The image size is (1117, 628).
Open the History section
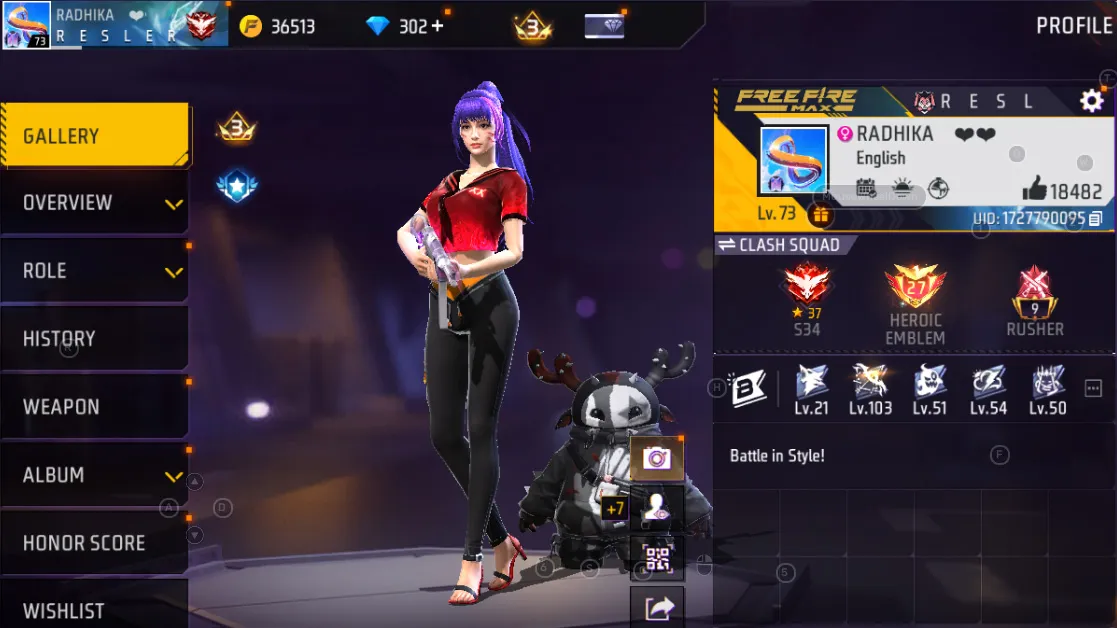click(94, 339)
